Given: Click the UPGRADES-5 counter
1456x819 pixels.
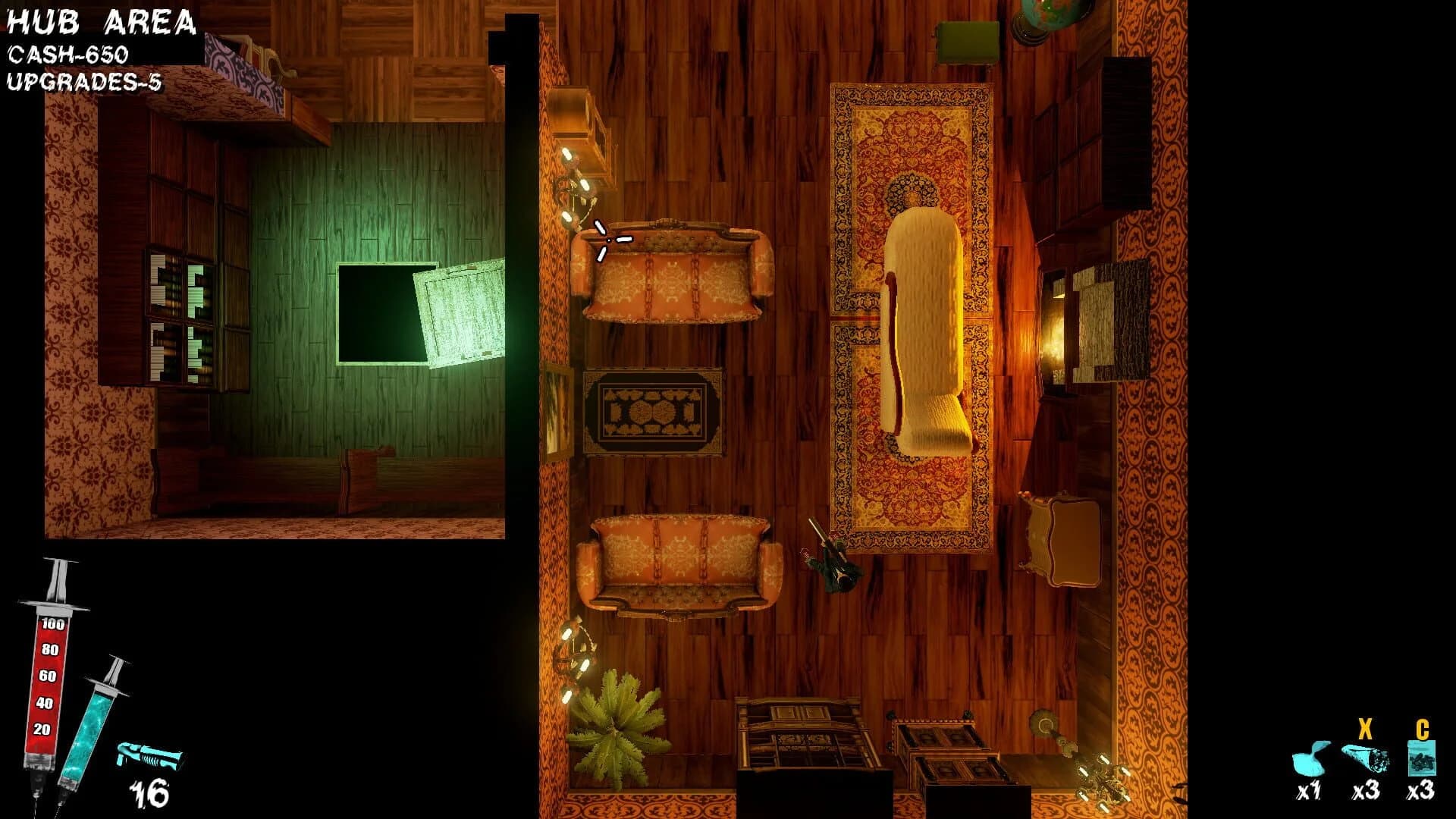Looking at the screenshot, I should [x=83, y=80].
